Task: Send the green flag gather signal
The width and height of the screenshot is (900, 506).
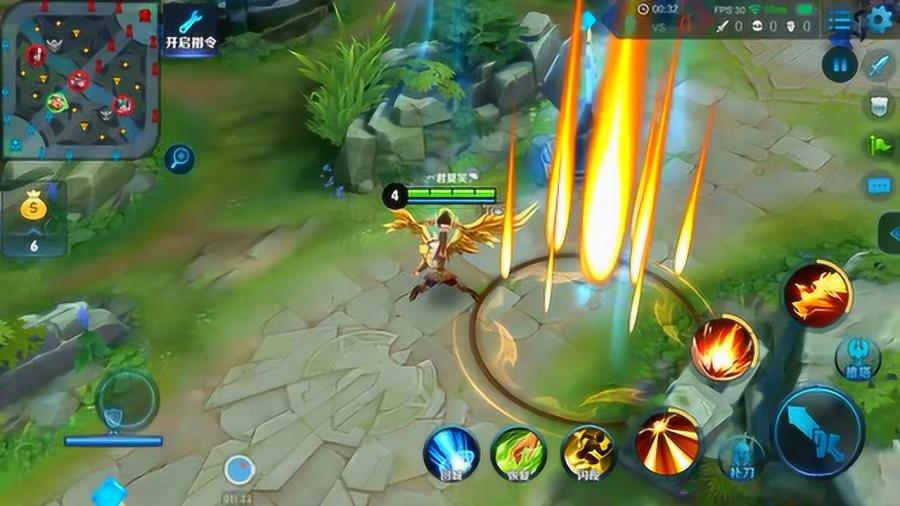Action: (879, 145)
